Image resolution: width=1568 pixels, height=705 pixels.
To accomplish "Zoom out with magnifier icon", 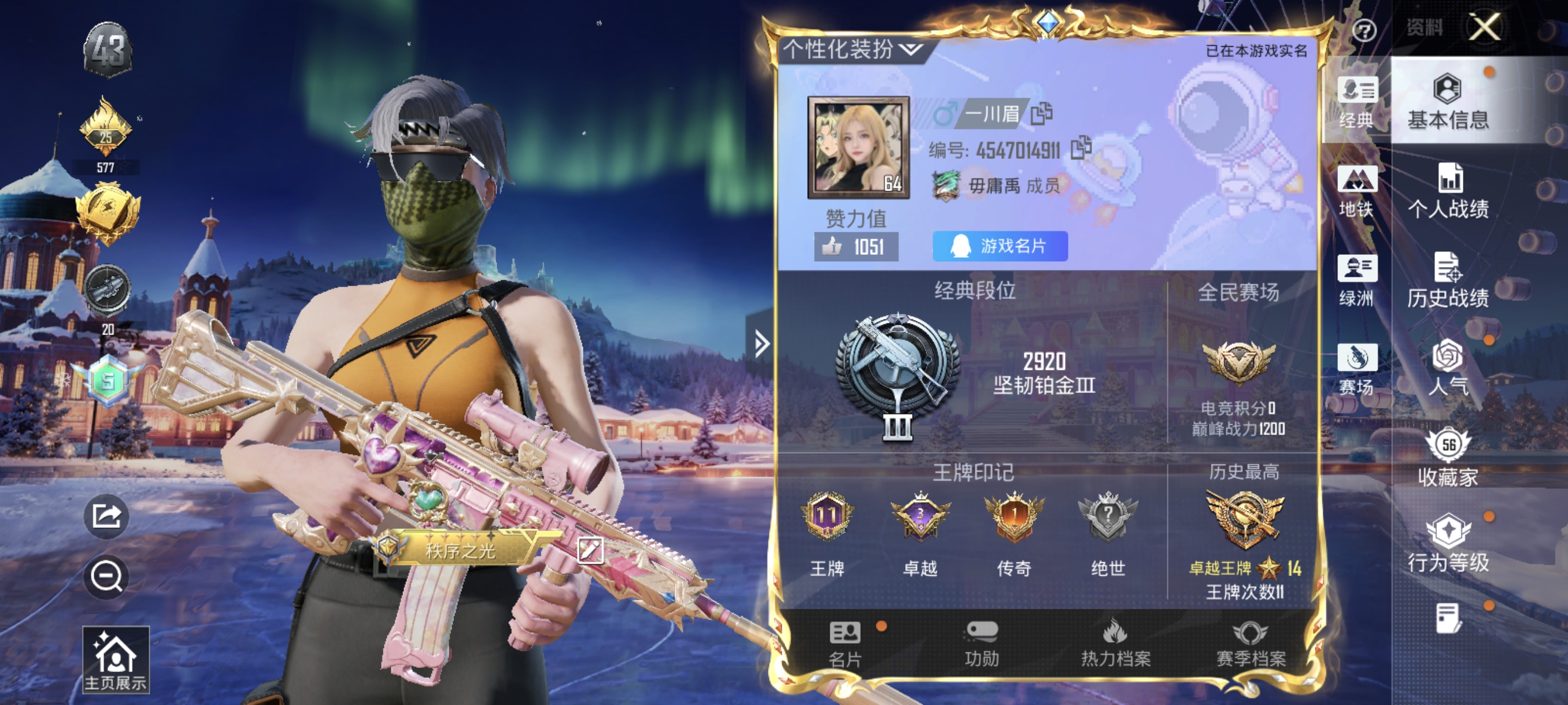I will pyautogui.click(x=106, y=576).
